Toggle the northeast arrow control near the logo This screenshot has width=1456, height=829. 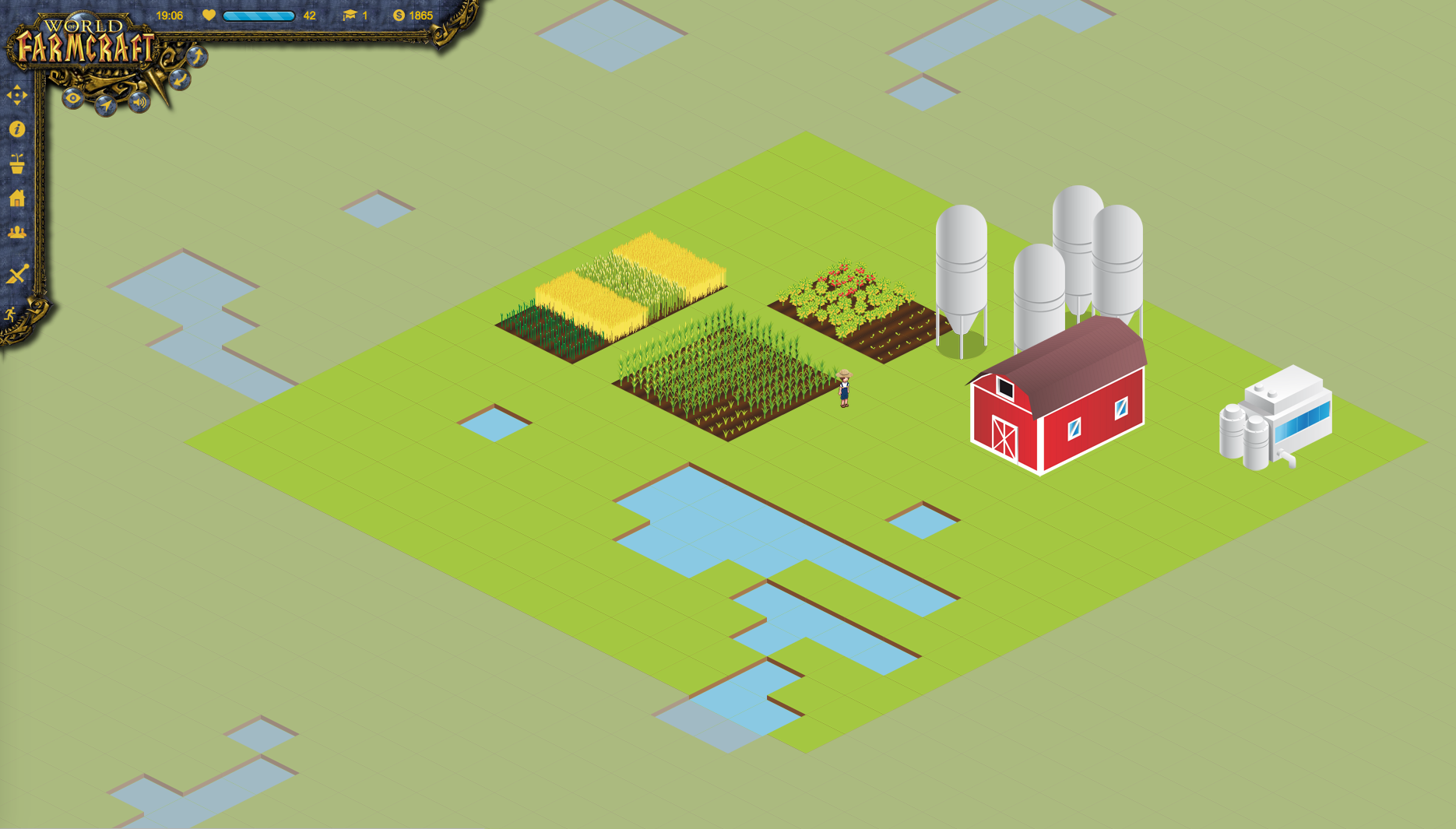click(199, 55)
